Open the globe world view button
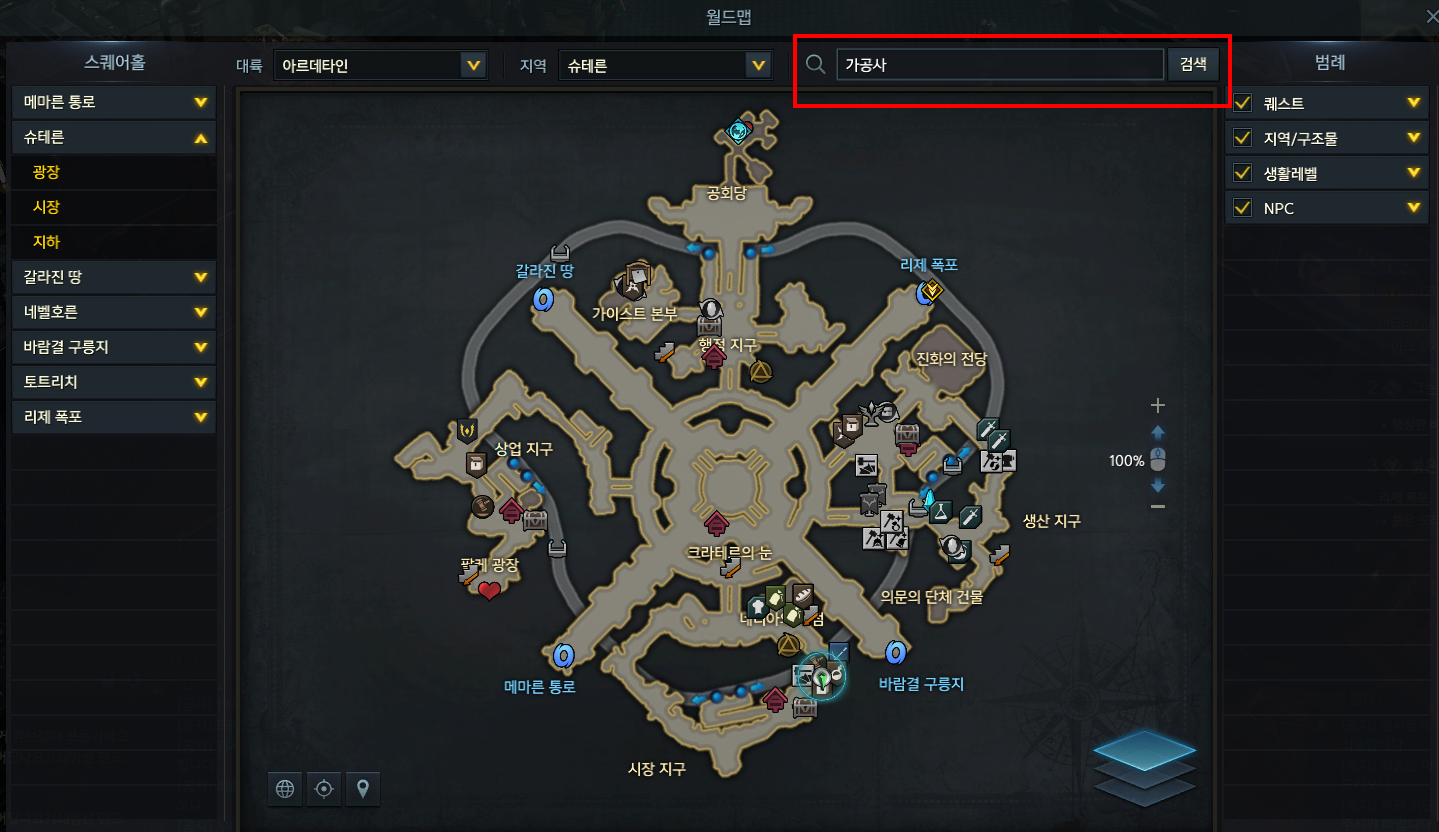Image resolution: width=1439 pixels, height=832 pixels. 285,789
